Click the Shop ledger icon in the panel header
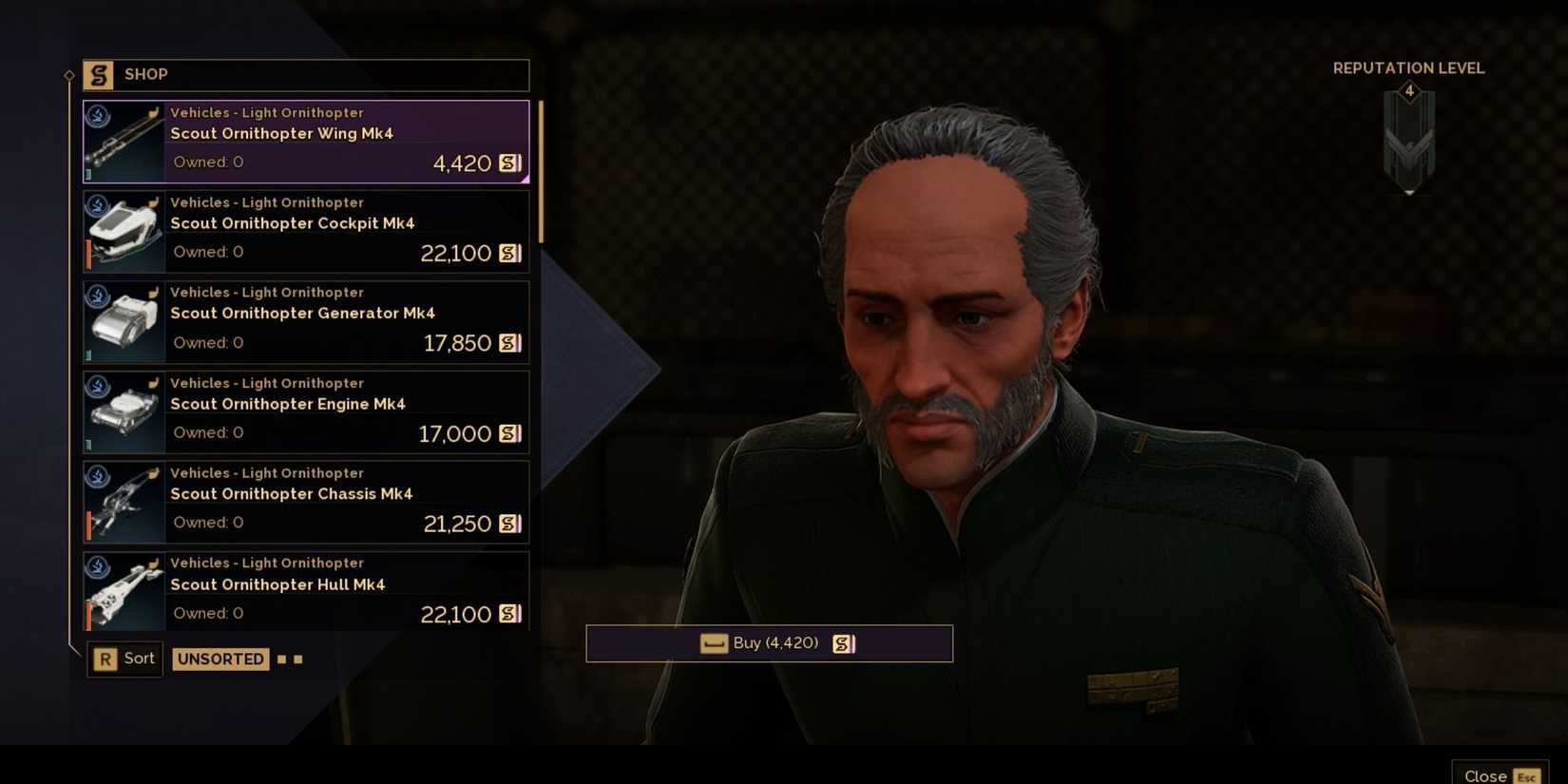Screen dimensions: 1568x784 tap(99, 74)
